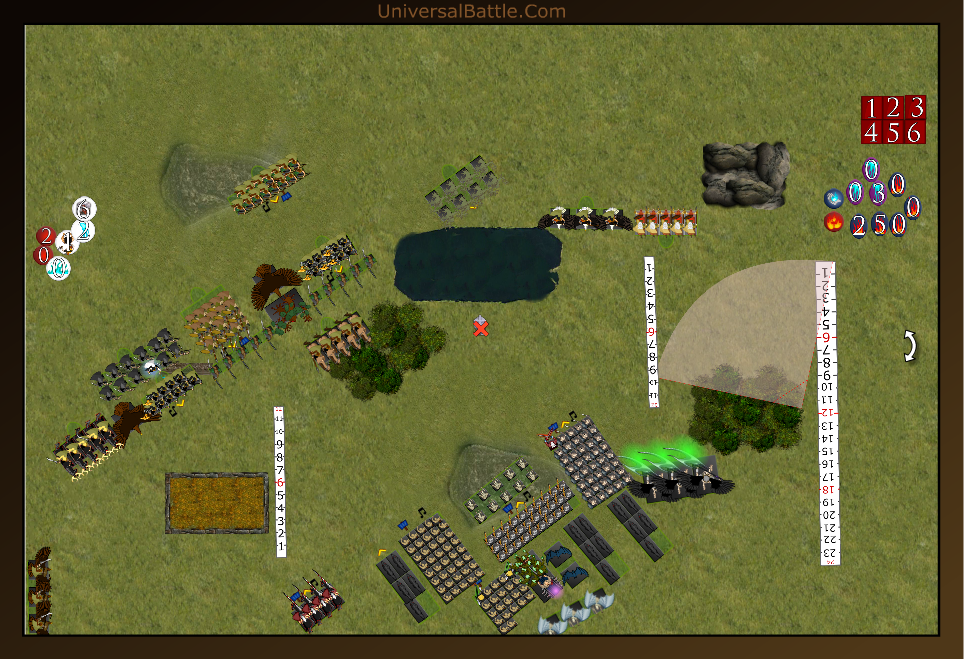This screenshot has width=964, height=659.
Task: Select the turn 1 tile
Action: (871, 108)
